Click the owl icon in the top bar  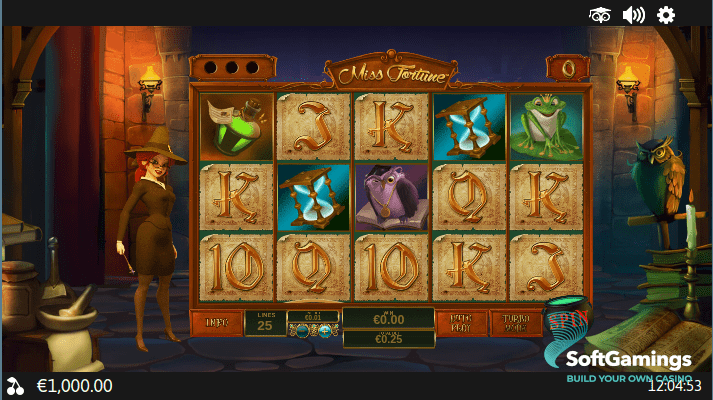pyautogui.click(x=600, y=14)
